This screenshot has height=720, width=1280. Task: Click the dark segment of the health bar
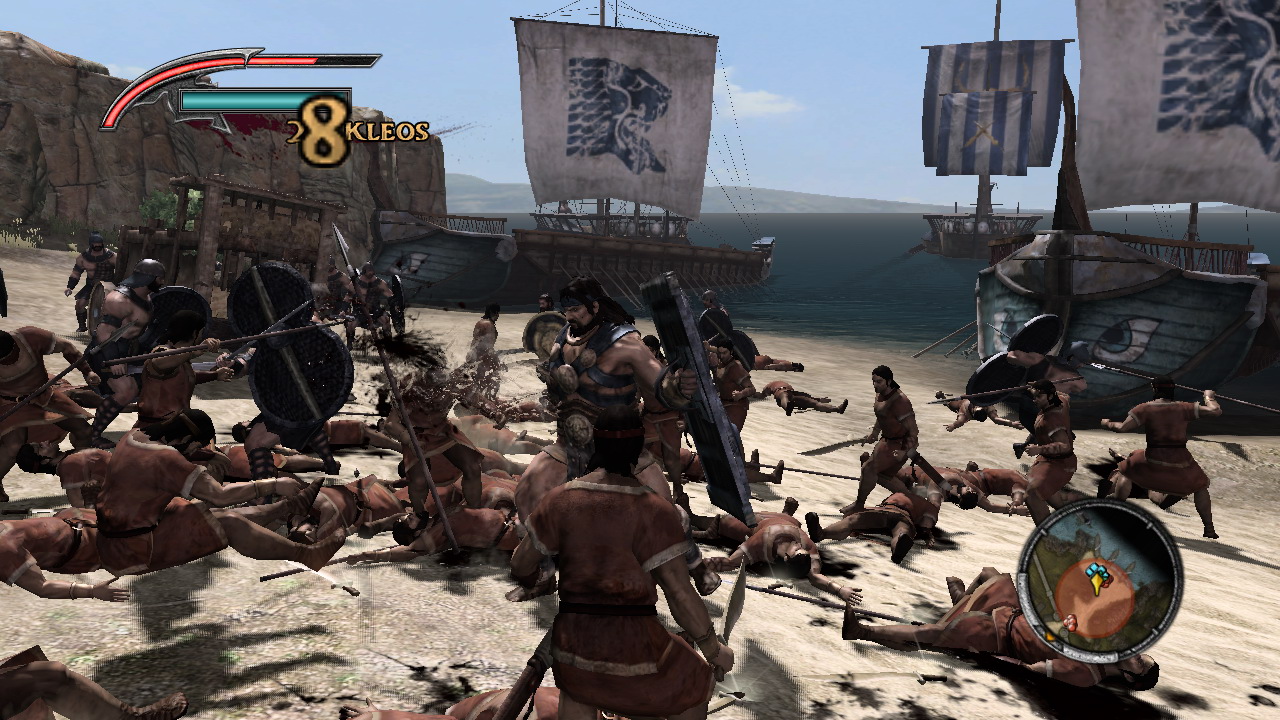pyautogui.click(x=343, y=60)
